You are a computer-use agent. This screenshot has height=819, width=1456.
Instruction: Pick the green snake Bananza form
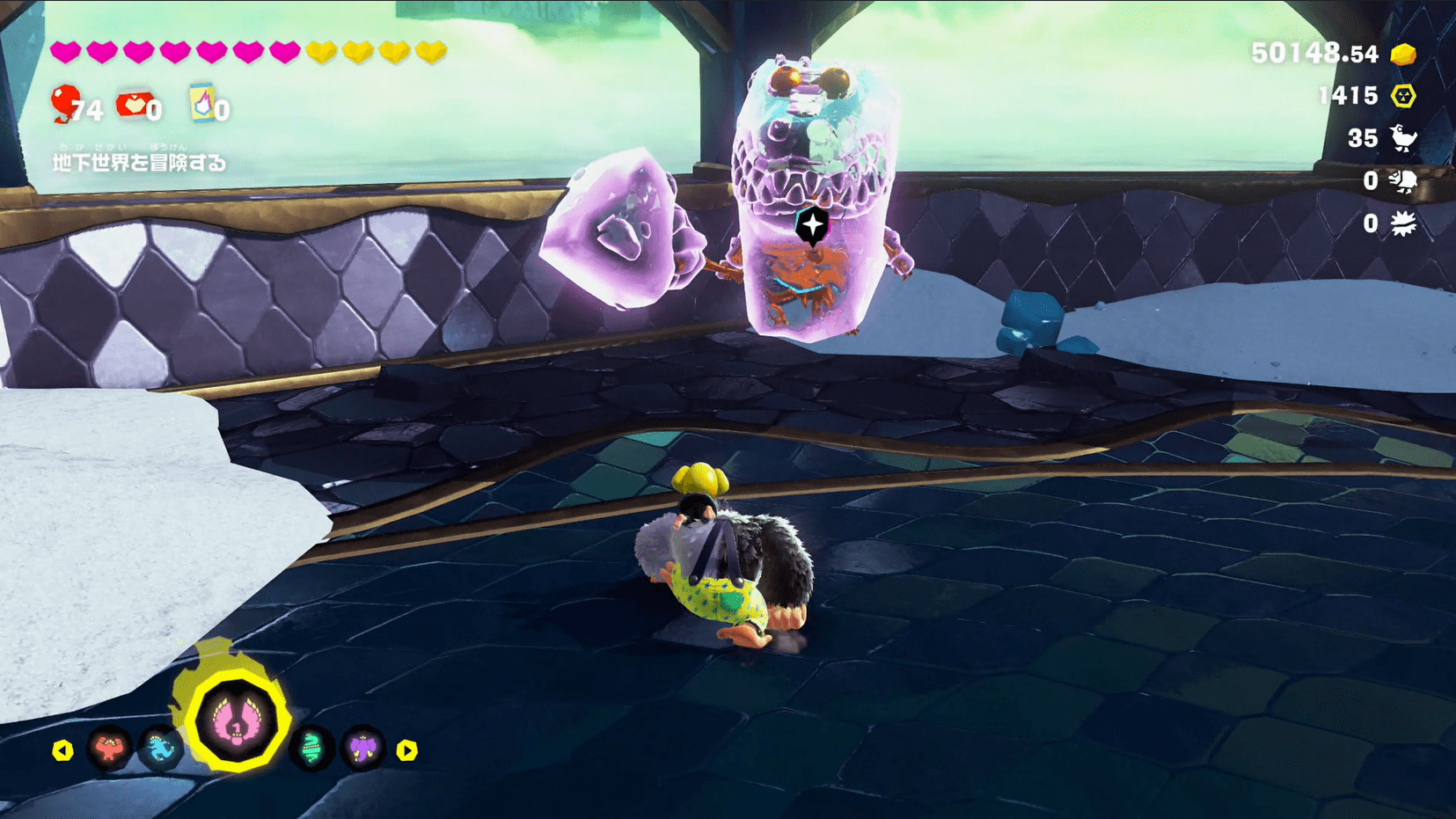[311, 750]
